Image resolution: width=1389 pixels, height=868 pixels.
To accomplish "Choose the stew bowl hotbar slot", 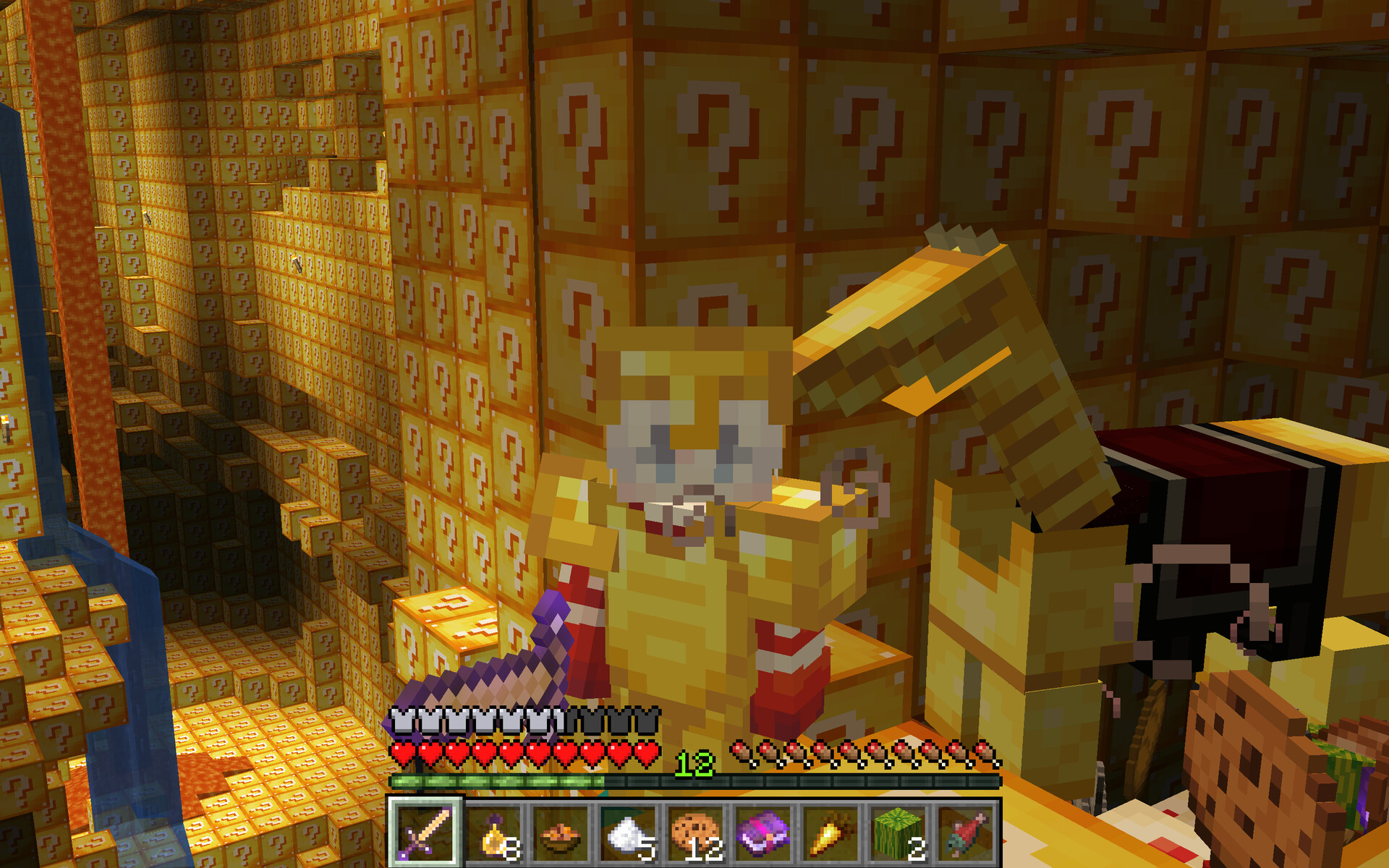I will 560,832.
